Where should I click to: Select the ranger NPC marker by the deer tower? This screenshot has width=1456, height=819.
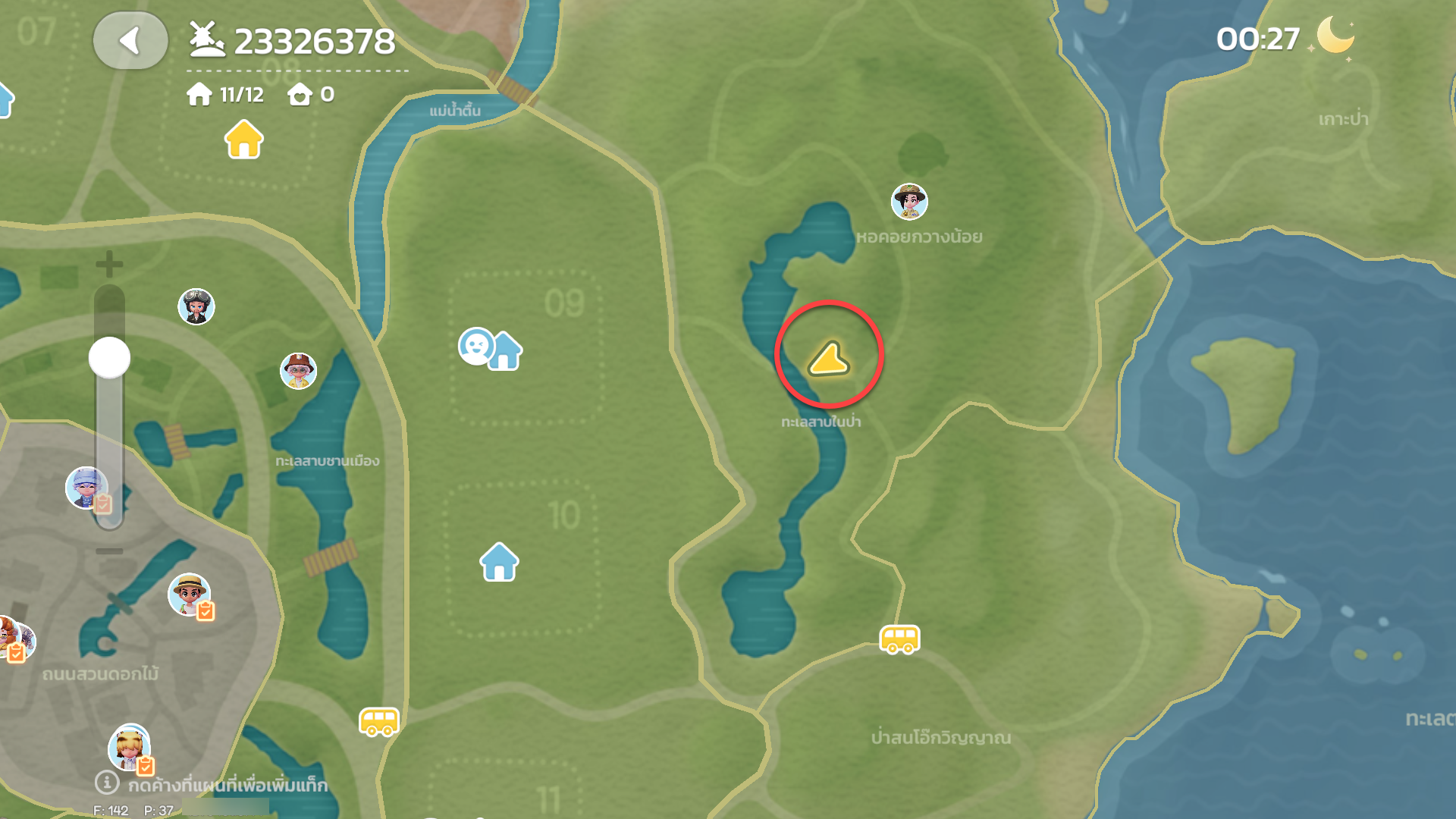[909, 202]
